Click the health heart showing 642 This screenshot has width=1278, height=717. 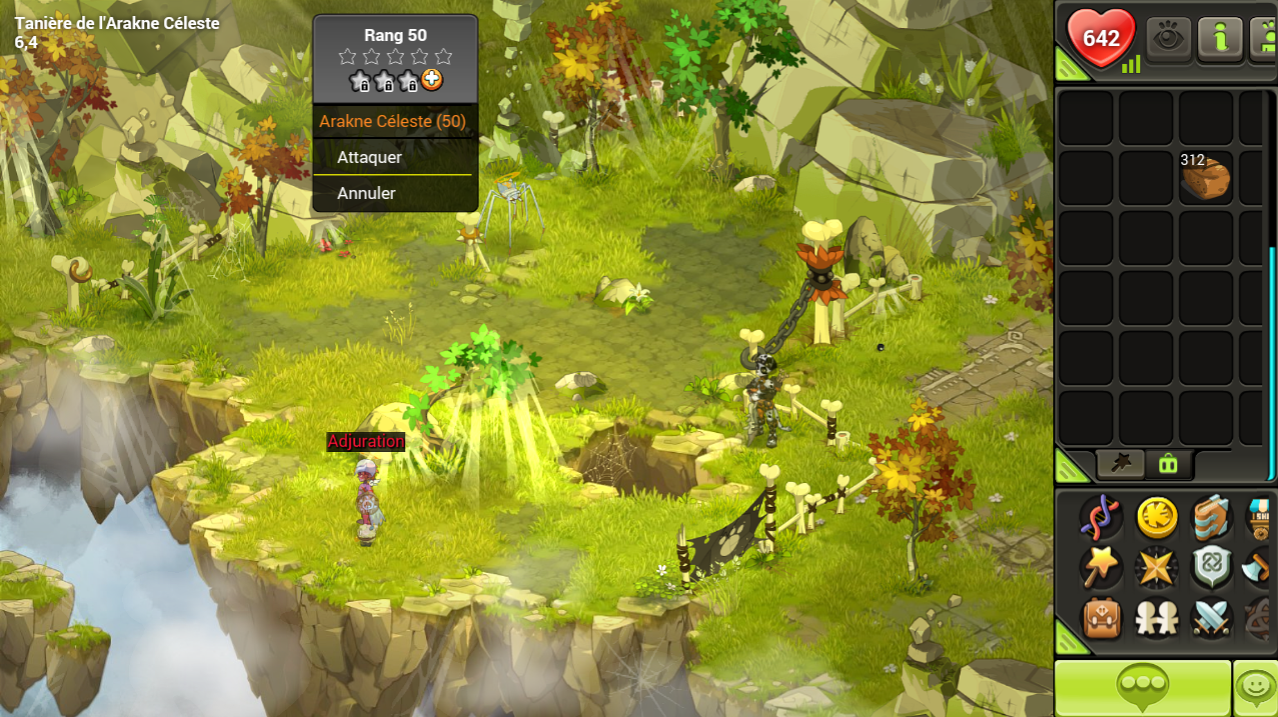tap(1101, 39)
